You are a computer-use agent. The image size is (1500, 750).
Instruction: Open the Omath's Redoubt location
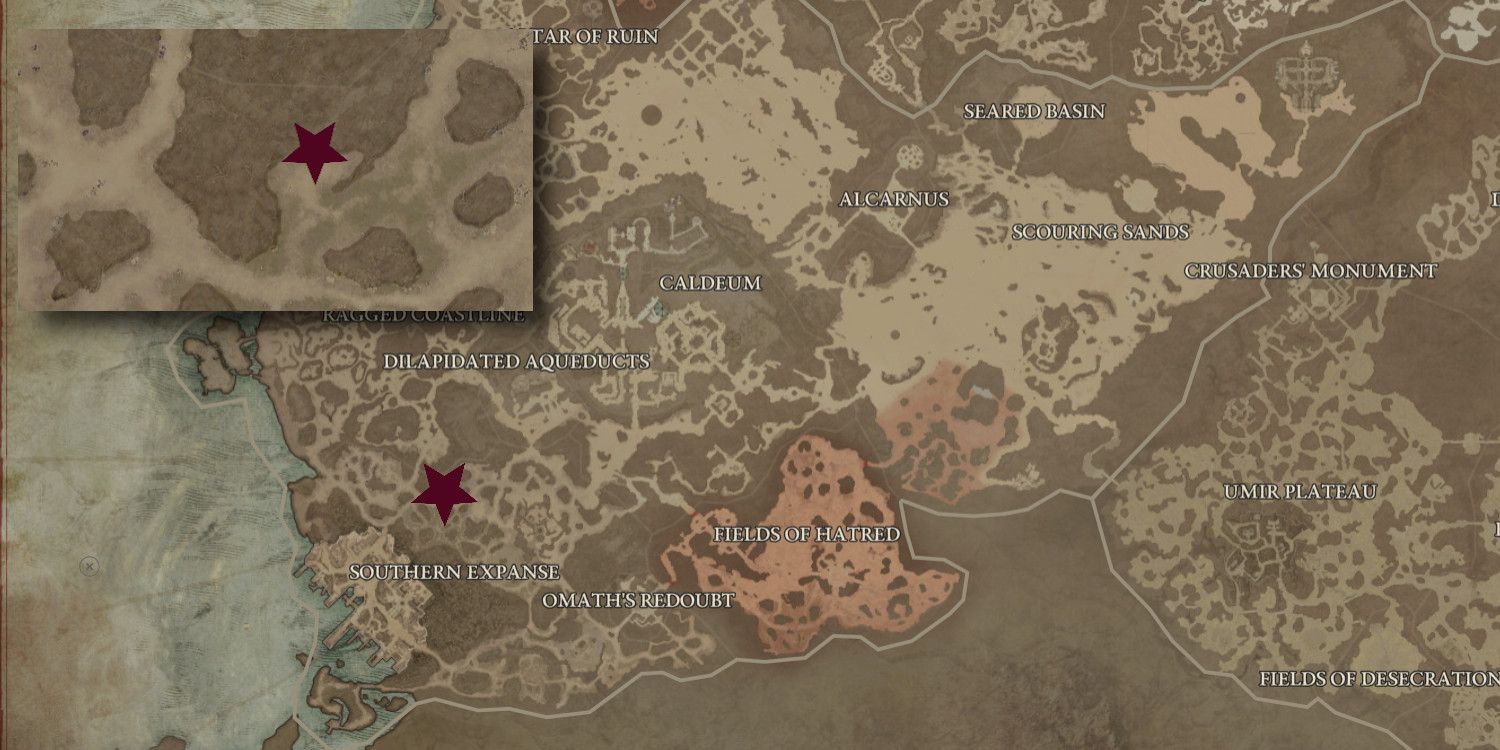tap(637, 601)
